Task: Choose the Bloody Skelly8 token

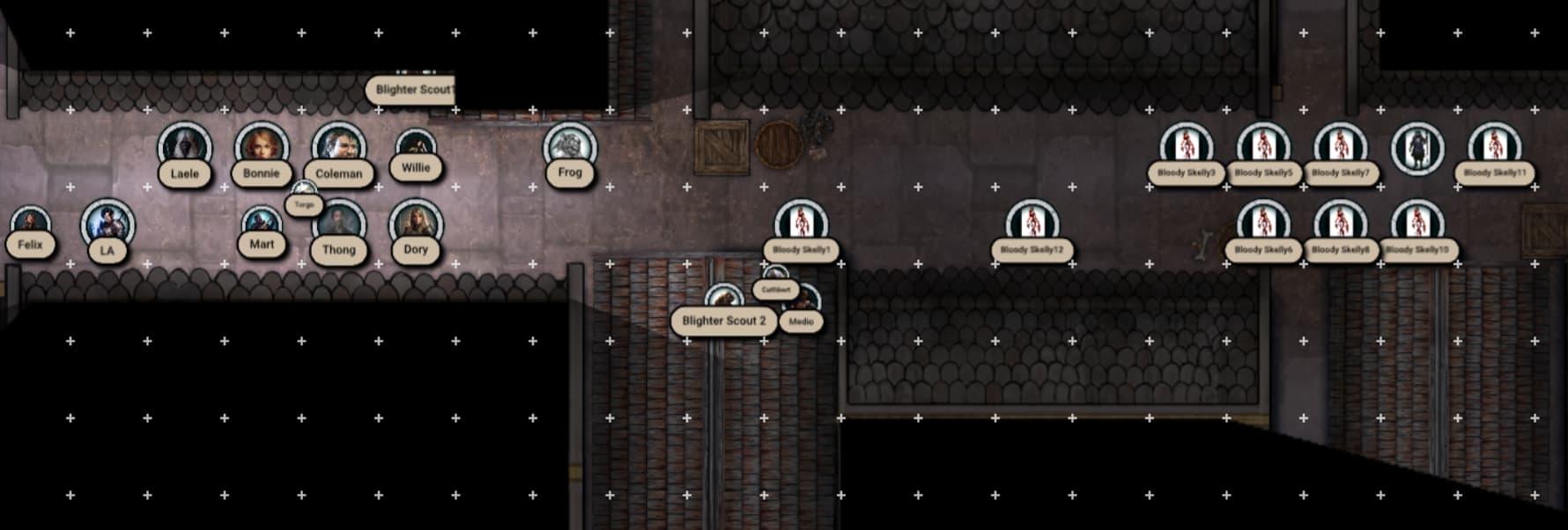Action: [1340, 224]
